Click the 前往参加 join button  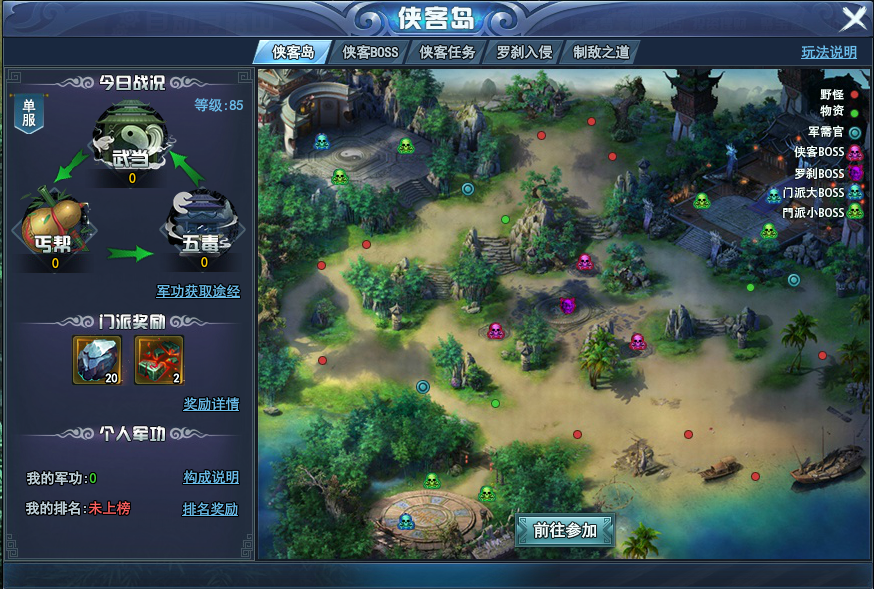[565, 531]
